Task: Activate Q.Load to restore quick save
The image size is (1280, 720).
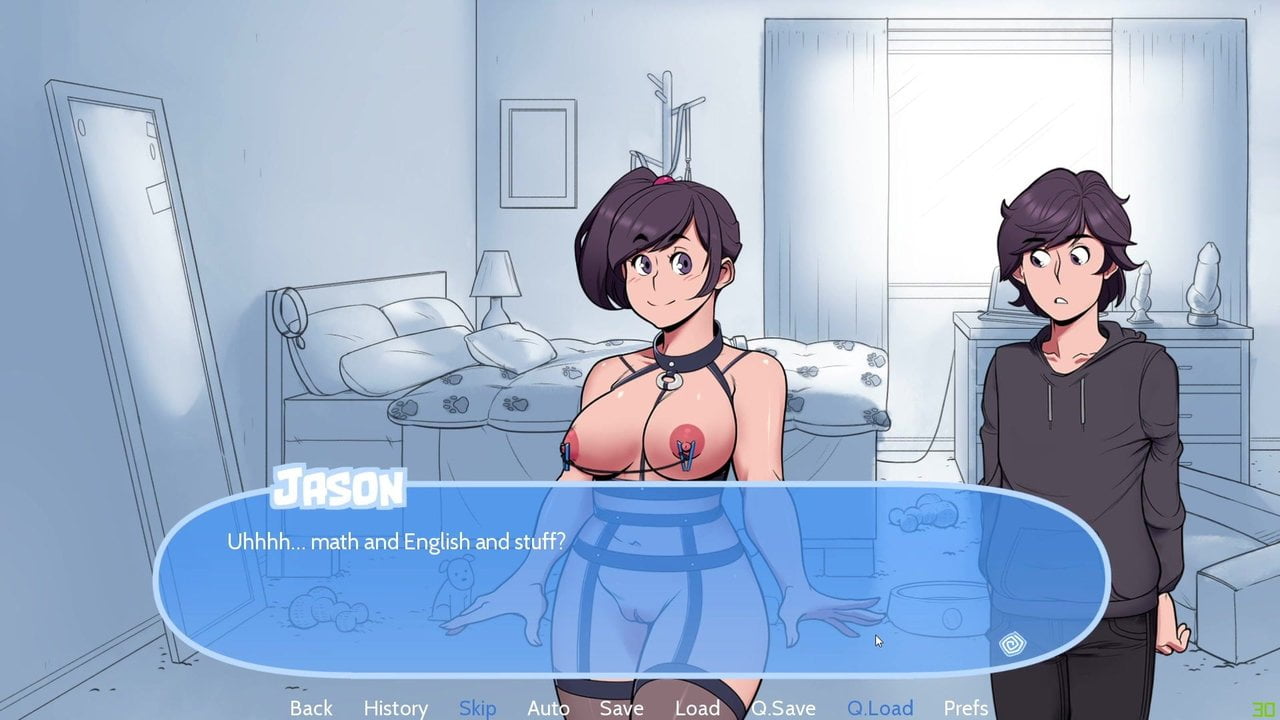Action: pos(882,708)
